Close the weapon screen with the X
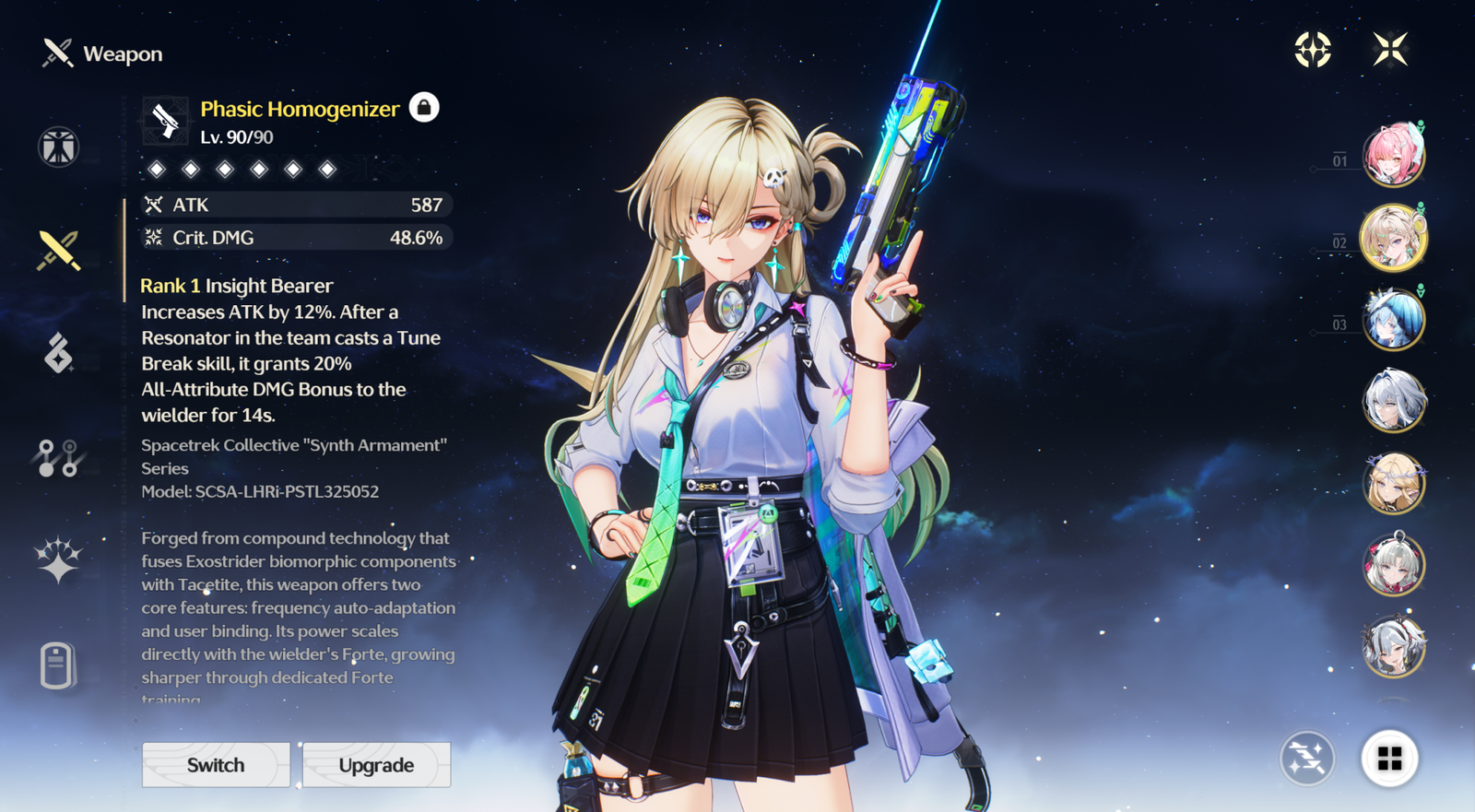Screen dimensions: 1475x812 pyautogui.click(x=1389, y=50)
